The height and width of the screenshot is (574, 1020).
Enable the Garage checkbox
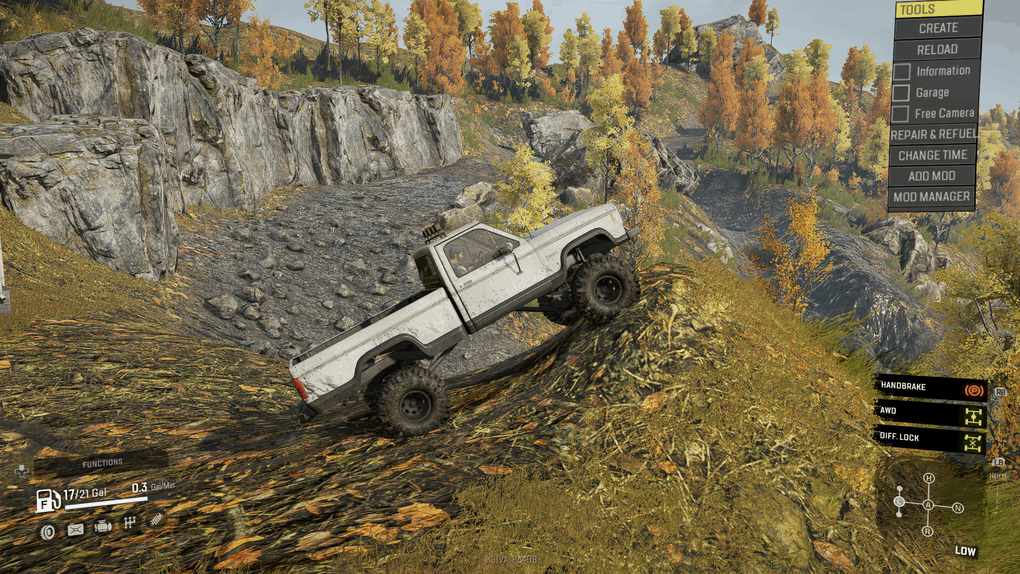(901, 93)
